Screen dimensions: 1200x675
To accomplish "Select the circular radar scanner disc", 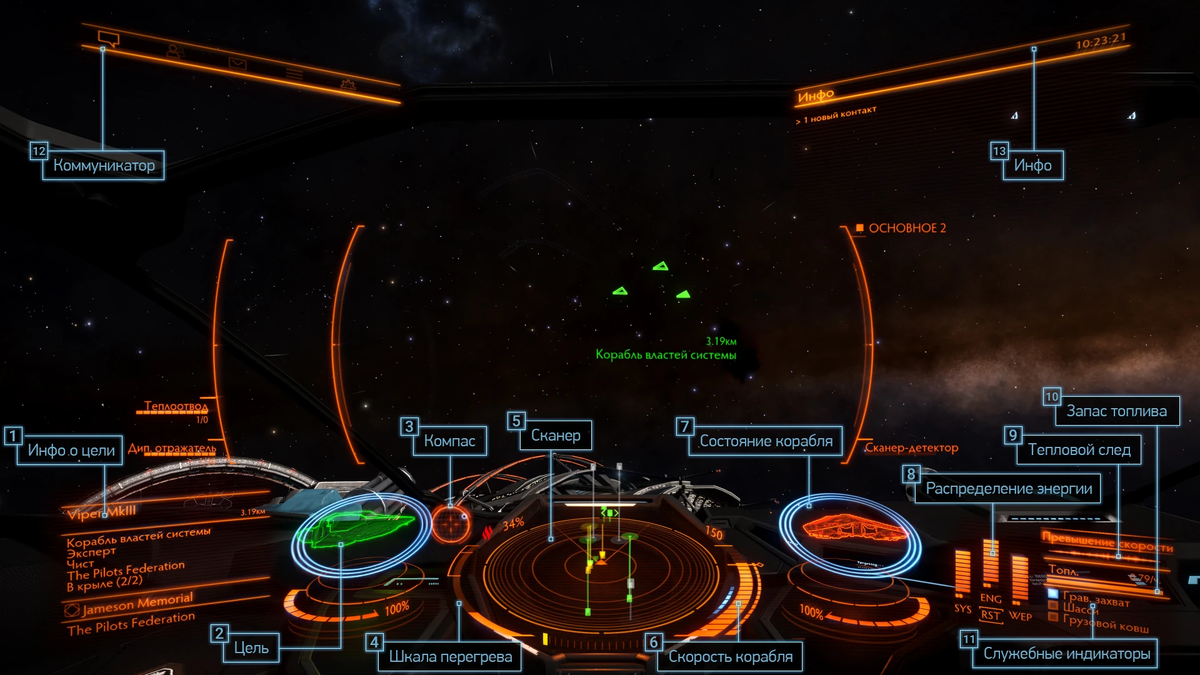I will (600, 570).
